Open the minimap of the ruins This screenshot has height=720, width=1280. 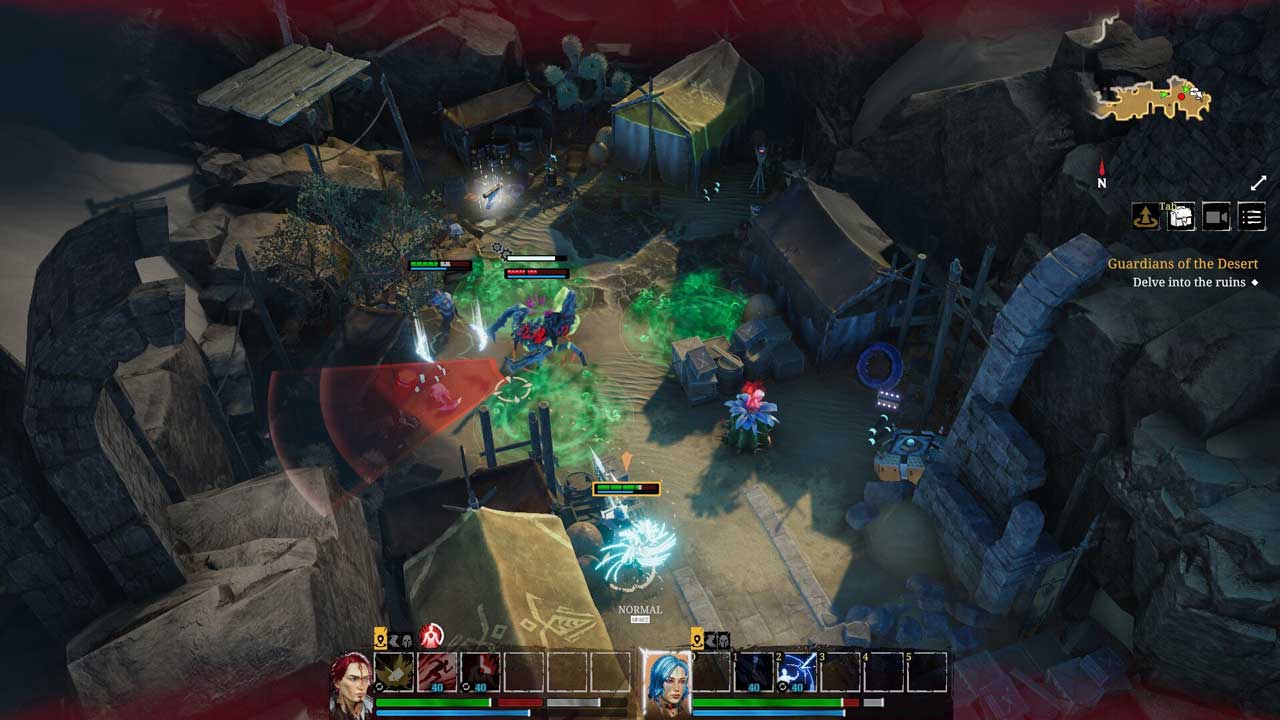(x=1152, y=98)
